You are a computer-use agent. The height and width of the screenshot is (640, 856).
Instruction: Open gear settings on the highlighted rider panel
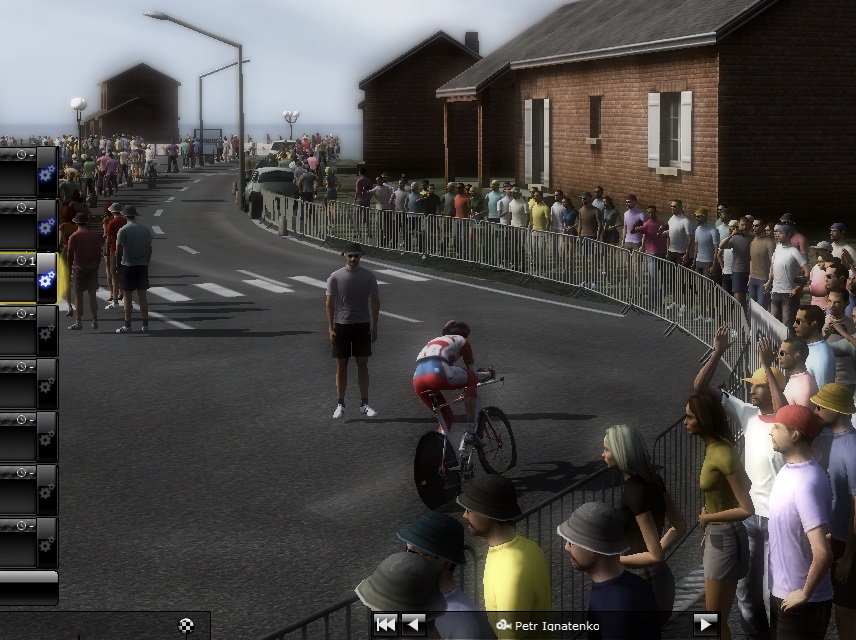coord(46,279)
